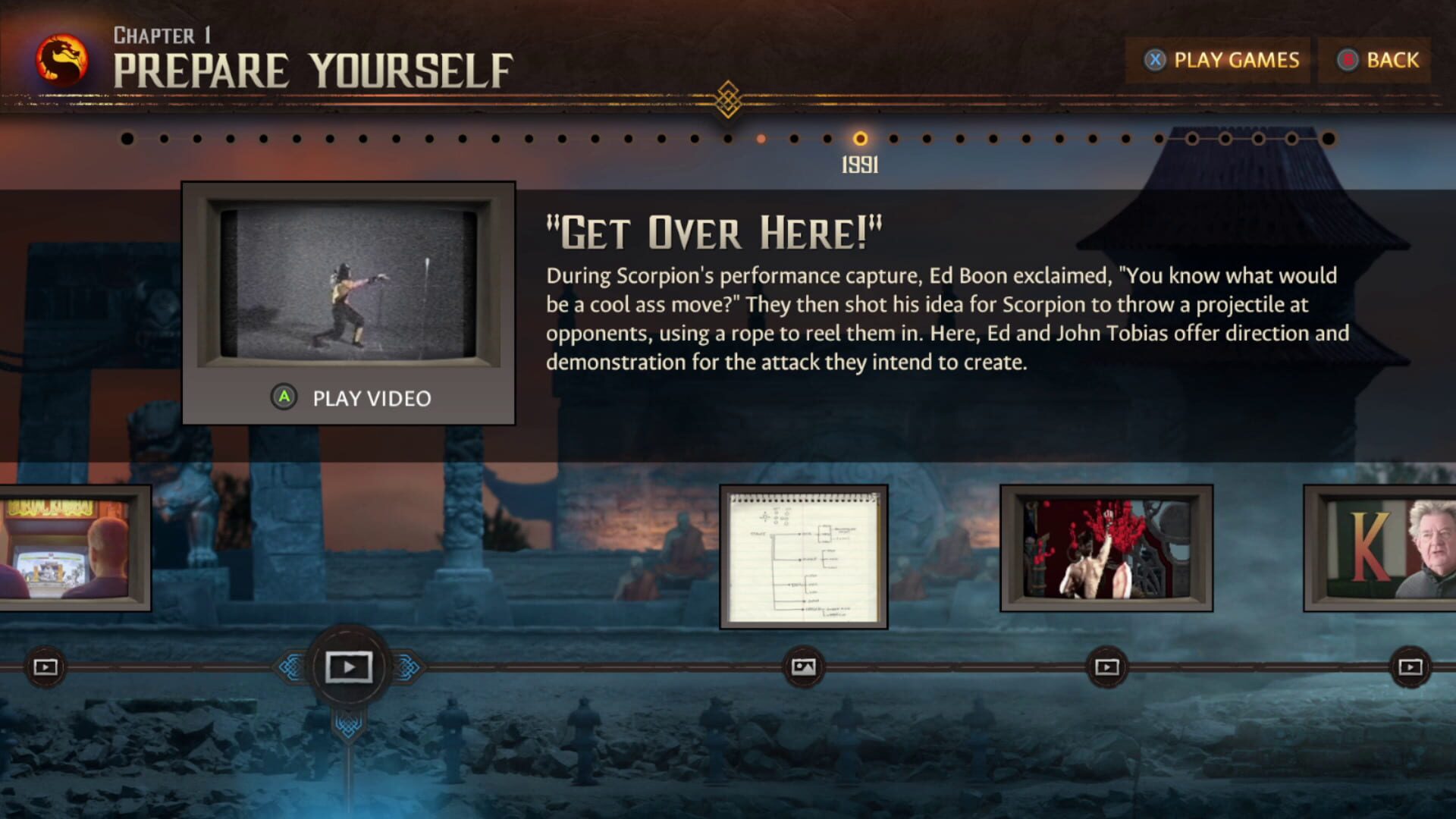Image resolution: width=1456 pixels, height=819 pixels.
Task: Activate PLAY VIDEO on the Scorpion clip
Action: (350, 397)
